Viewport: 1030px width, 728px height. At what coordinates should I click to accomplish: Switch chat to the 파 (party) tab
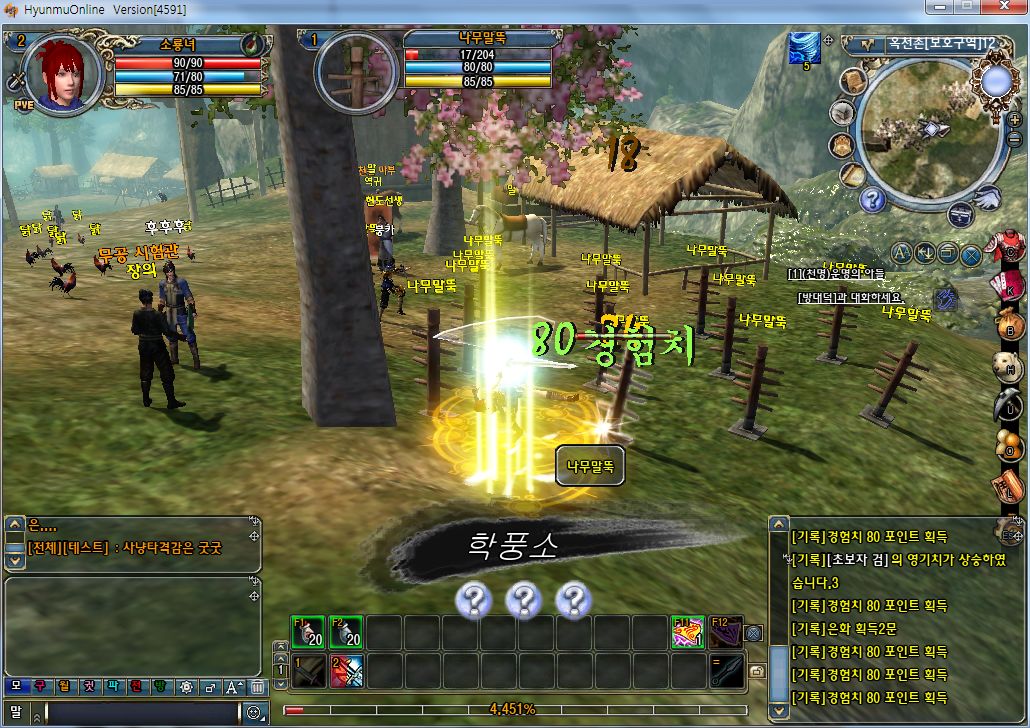[113, 687]
